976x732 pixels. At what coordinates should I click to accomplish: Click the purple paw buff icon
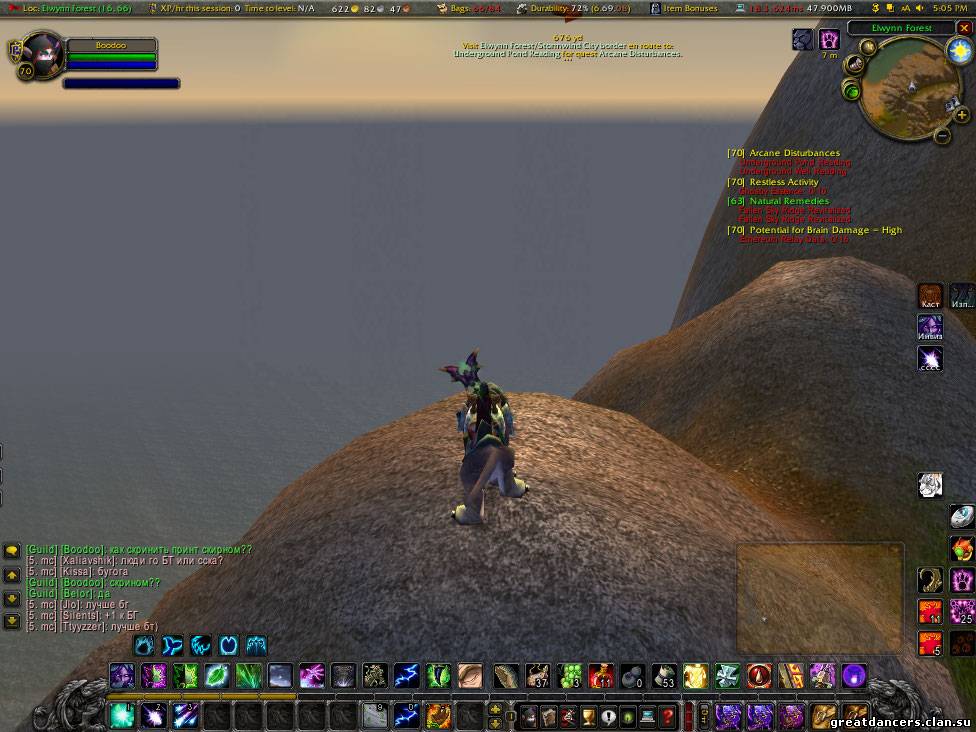pyautogui.click(x=829, y=40)
